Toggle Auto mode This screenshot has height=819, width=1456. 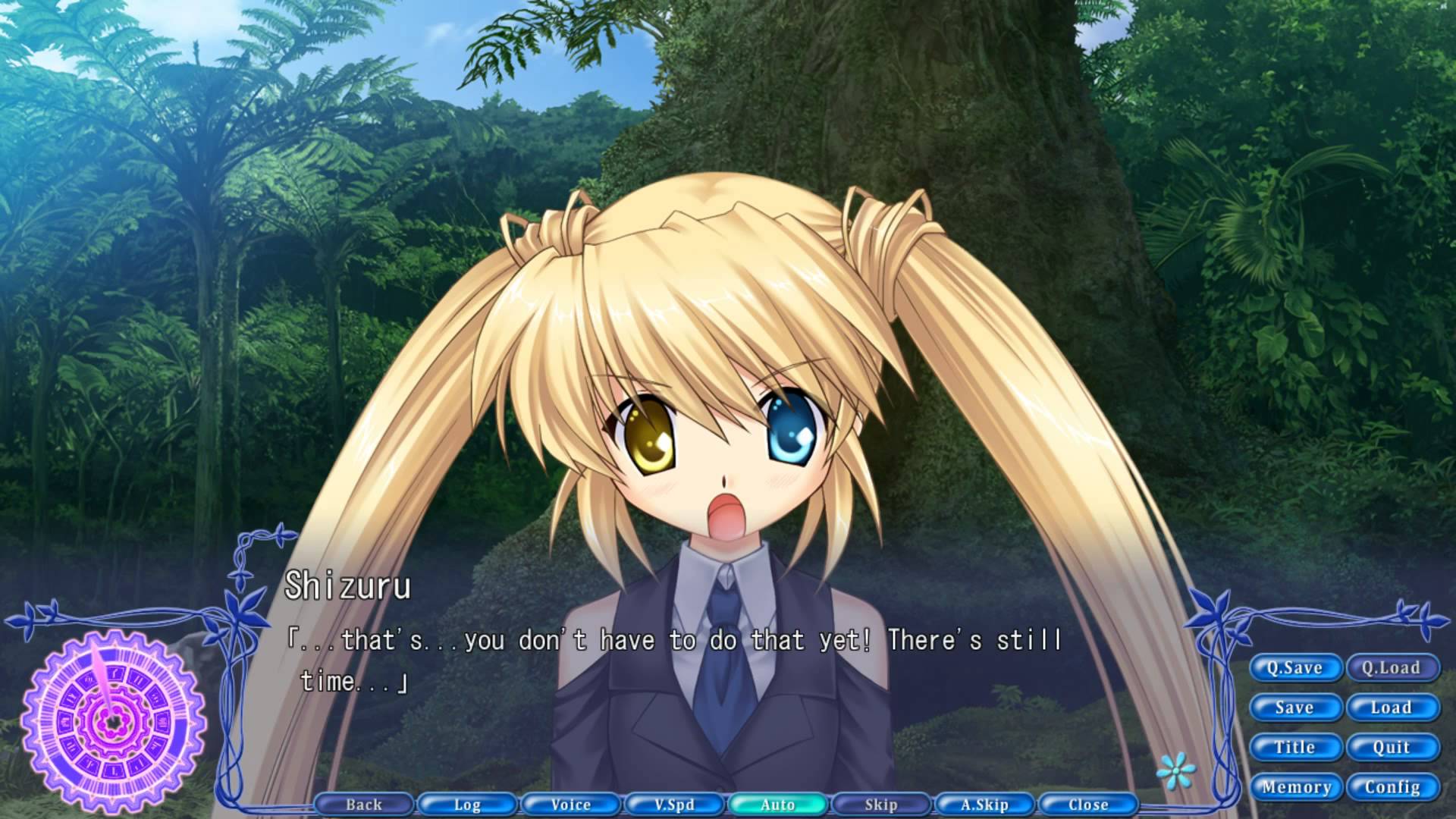click(777, 805)
